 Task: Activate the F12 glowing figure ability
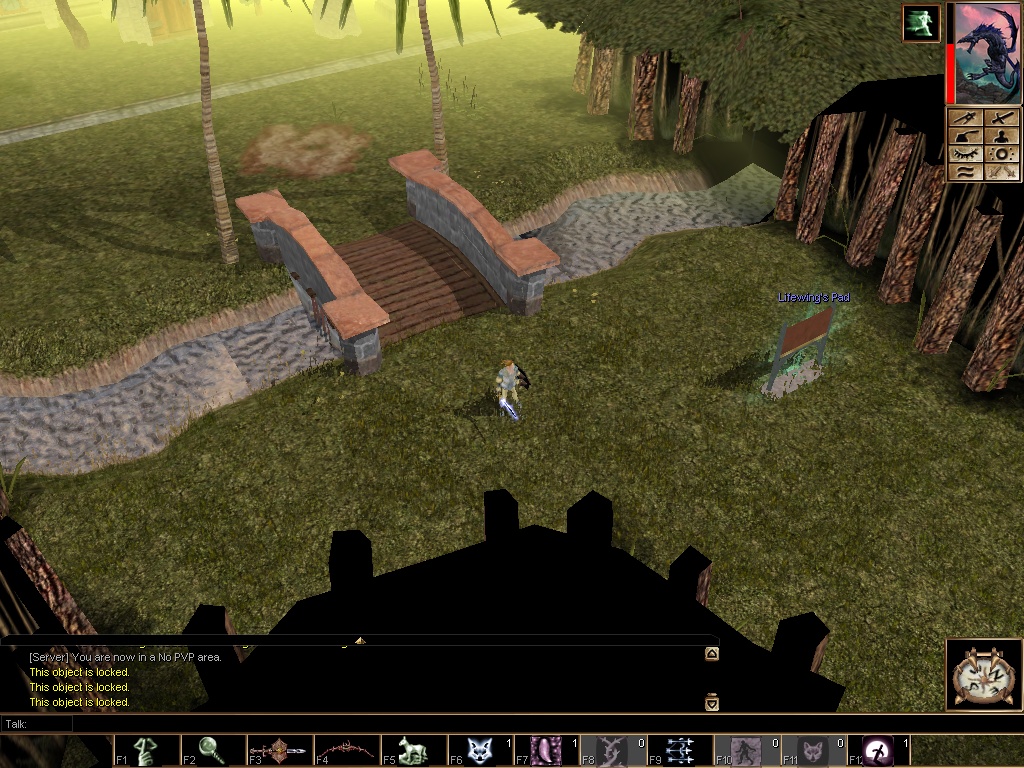(878, 751)
